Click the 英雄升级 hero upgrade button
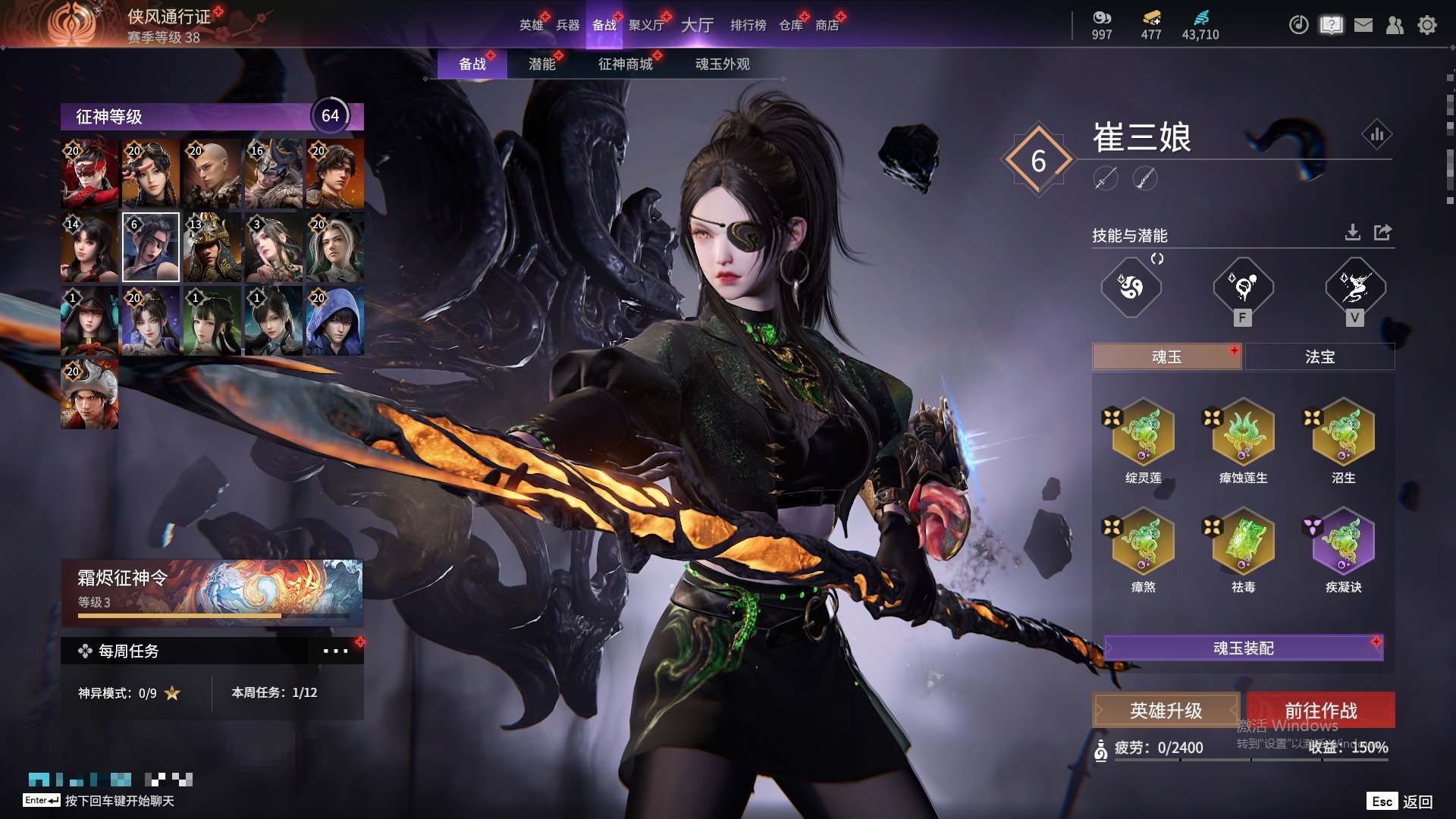Screen dimensions: 1456x819 [1166, 711]
